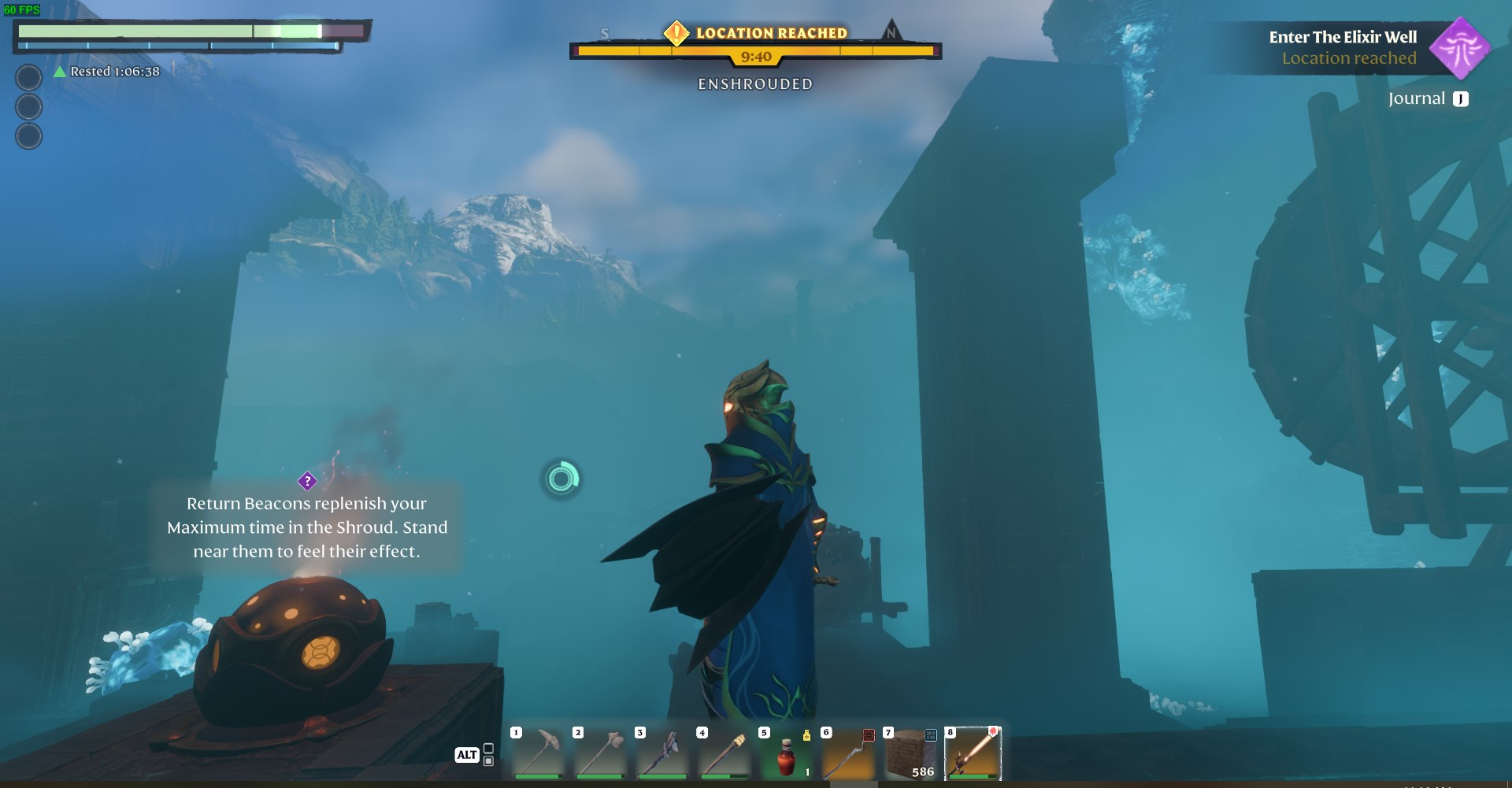
Task: Select the axe in hotbar slot 2
Action: pyautogui.click(x=600, y=753)
